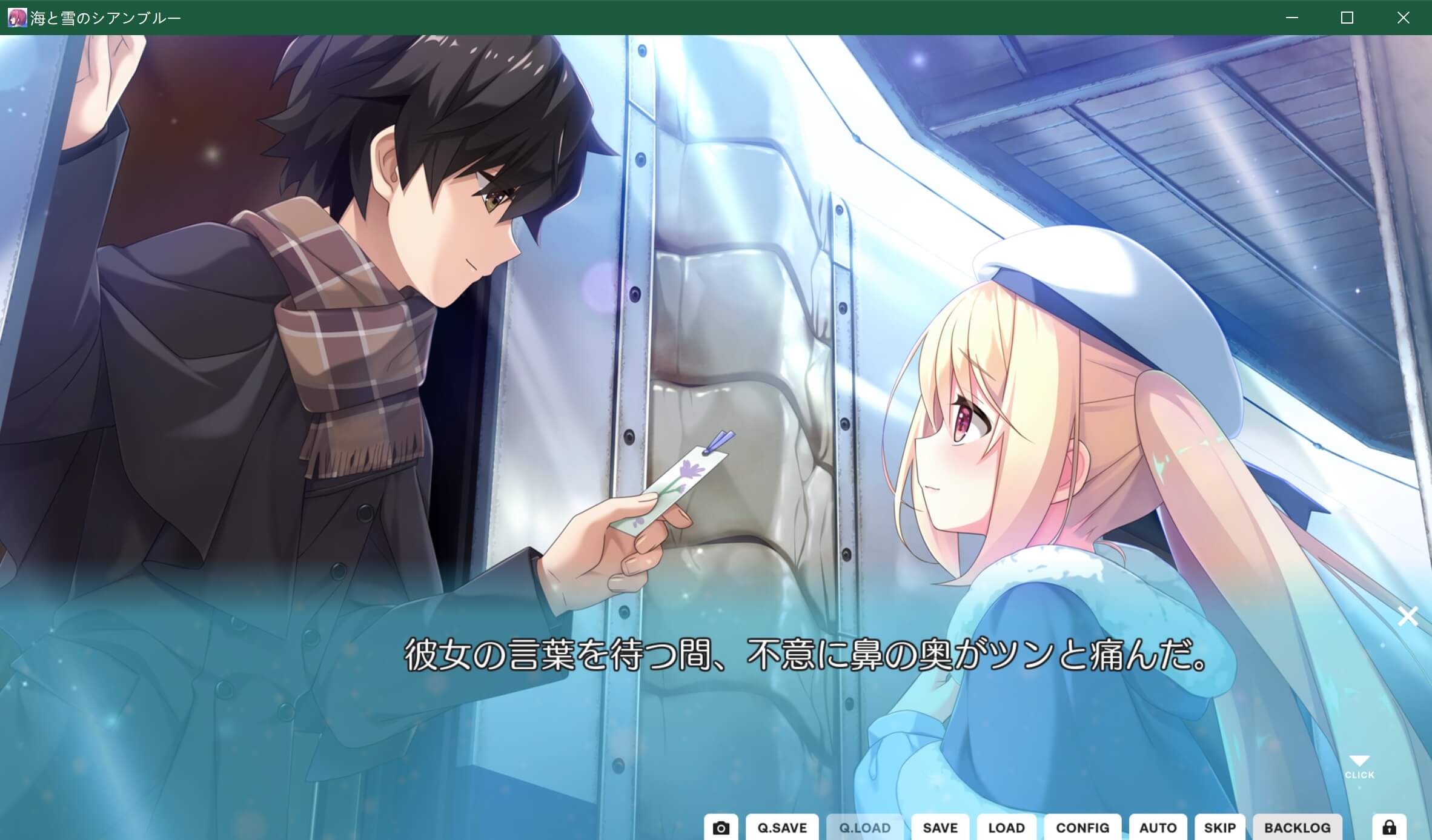Minimize the game window
1432x840 pixels.
click(x=1293, y=18)
